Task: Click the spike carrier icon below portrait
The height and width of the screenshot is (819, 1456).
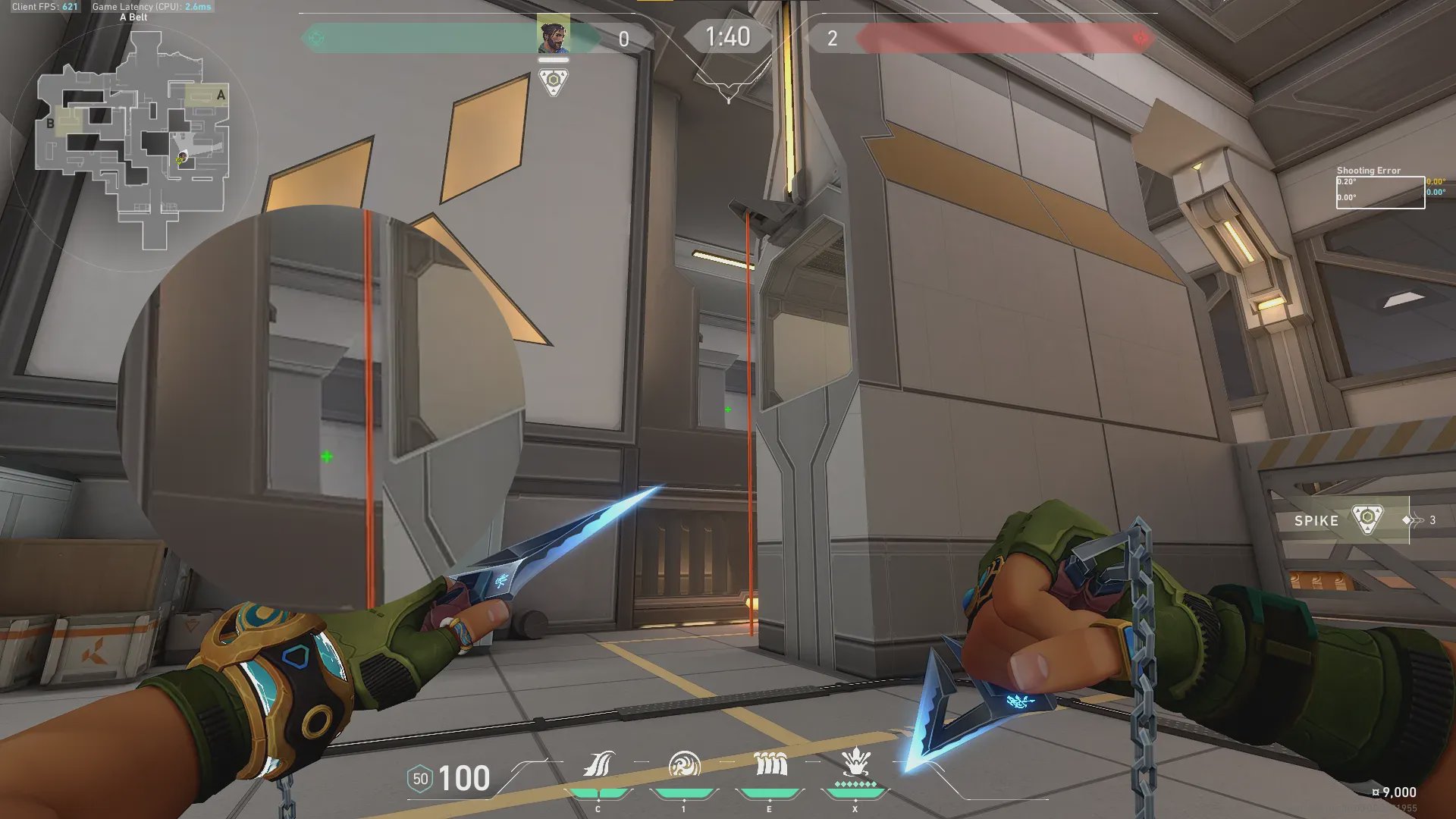Action: tap(554, 81)
